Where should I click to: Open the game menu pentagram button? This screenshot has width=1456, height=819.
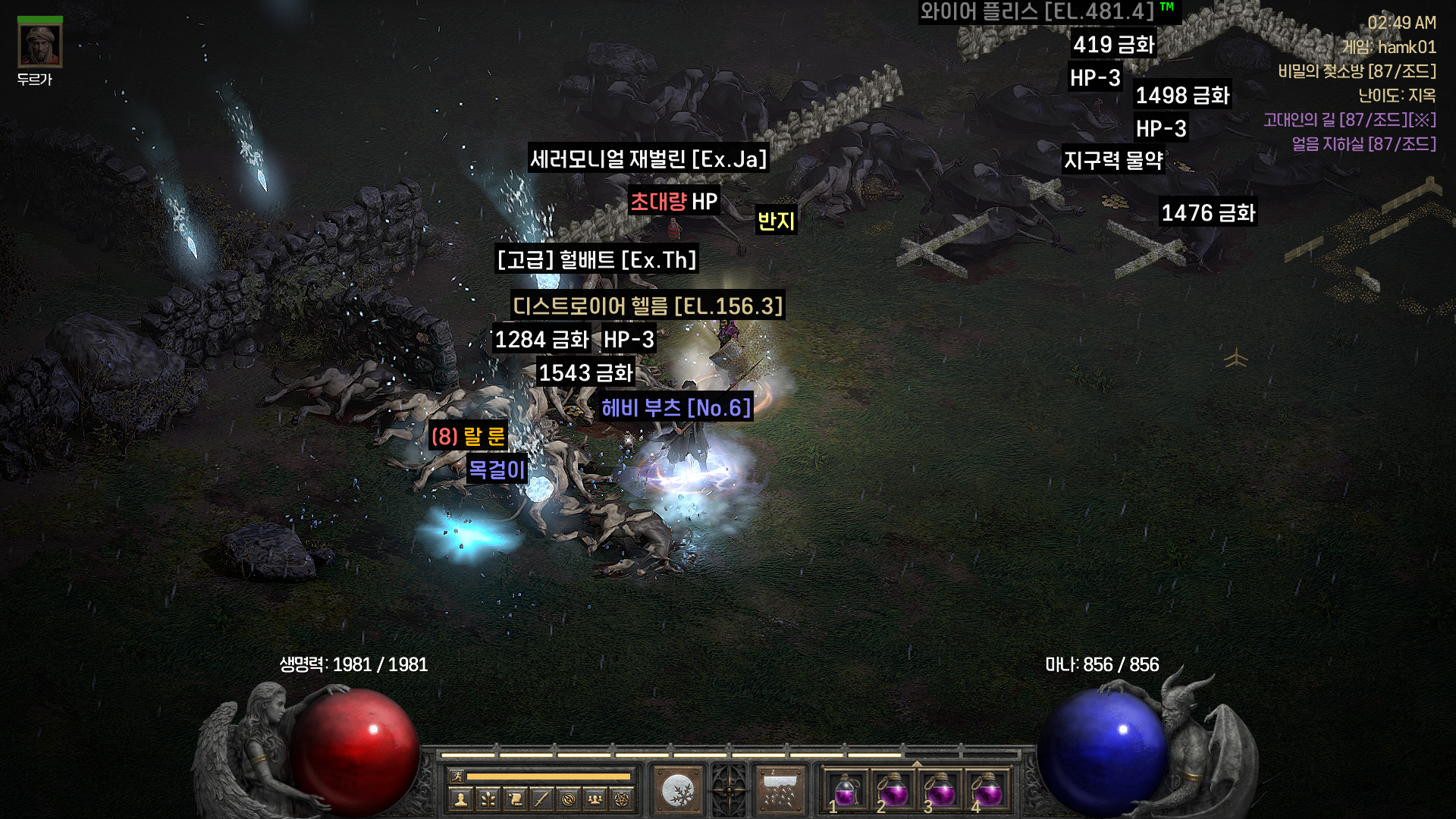[622, 798]
